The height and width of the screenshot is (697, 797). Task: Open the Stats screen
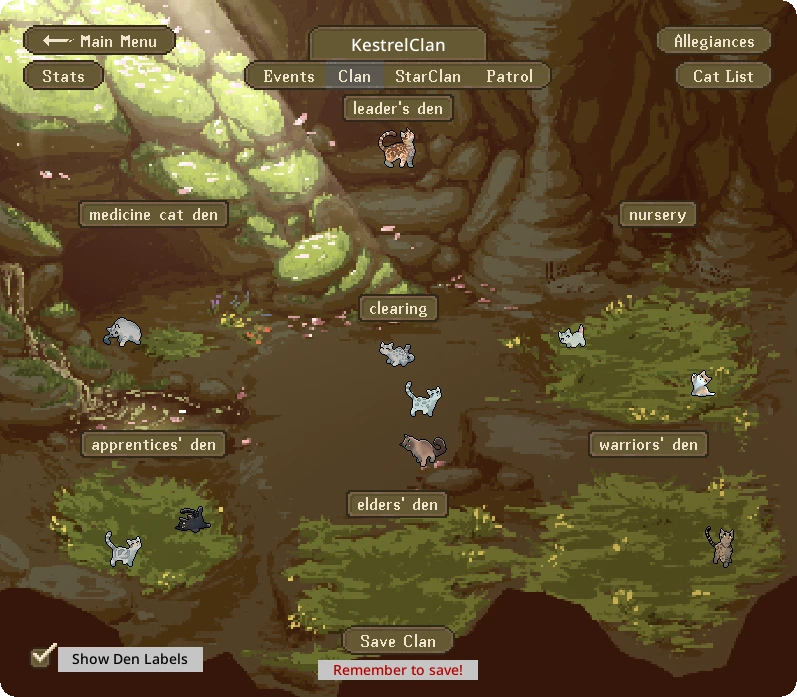(63, 76)
